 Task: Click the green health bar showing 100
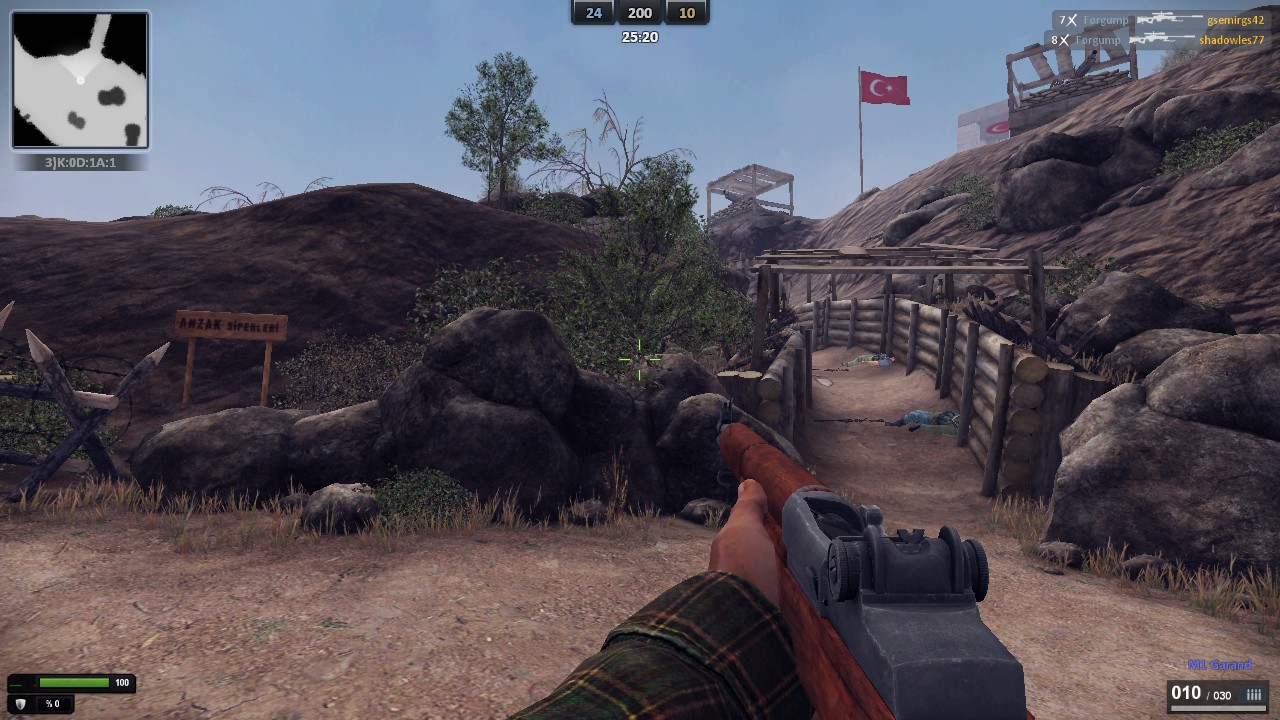click(x=73, y=682)
